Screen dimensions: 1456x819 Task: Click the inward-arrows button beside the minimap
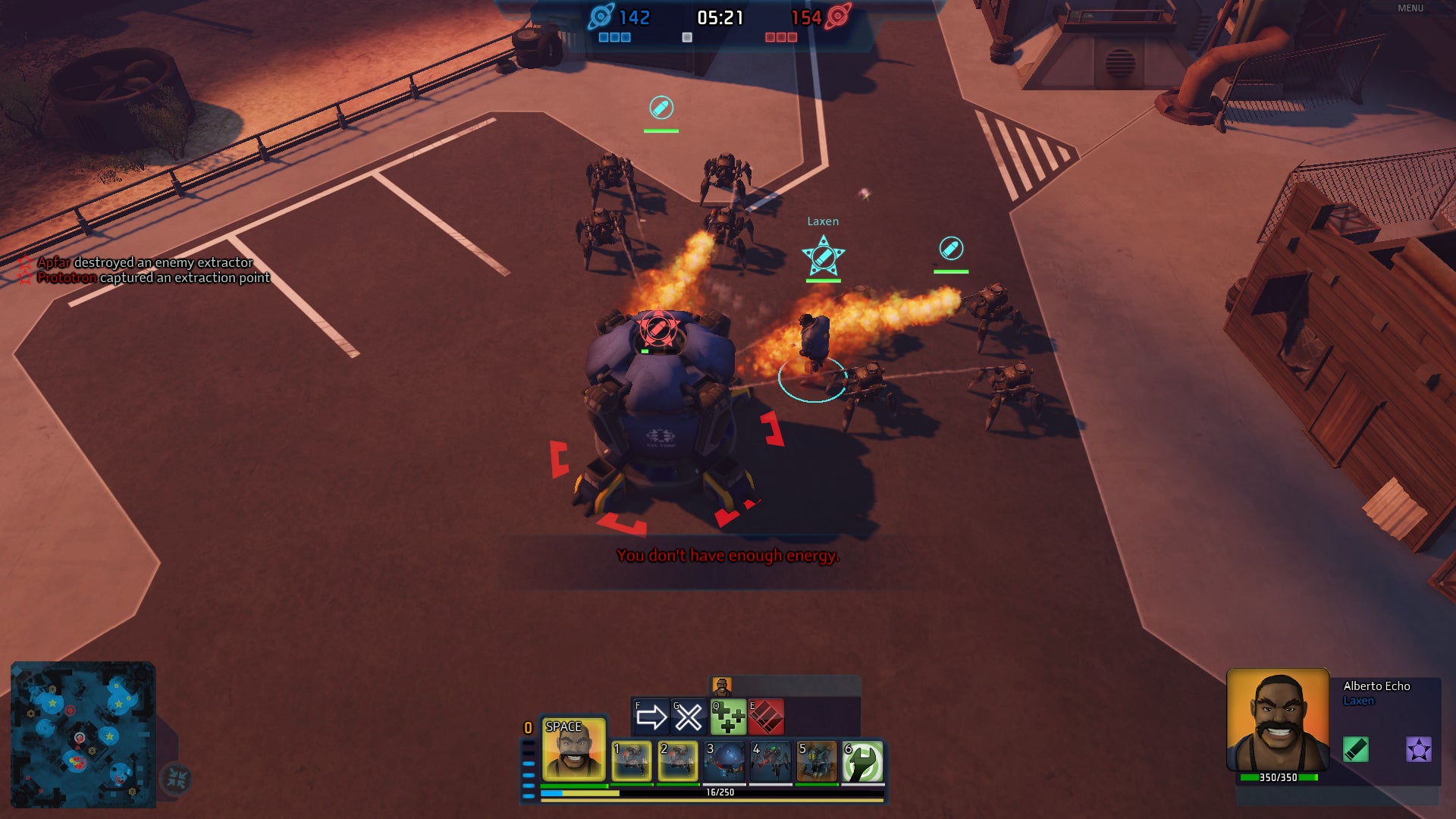tap(177, 778)
